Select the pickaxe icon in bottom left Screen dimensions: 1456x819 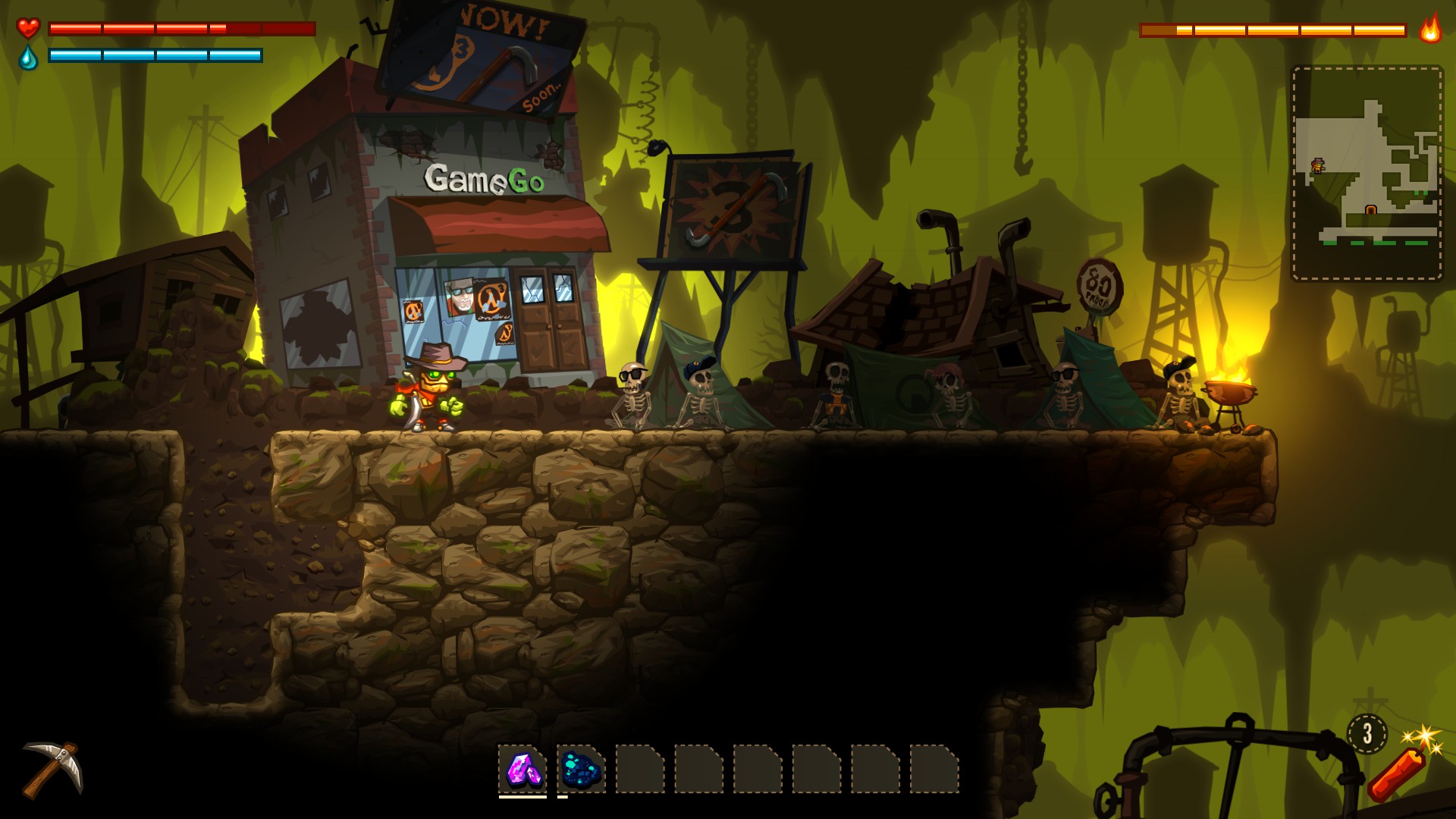[x=53, y=770]
